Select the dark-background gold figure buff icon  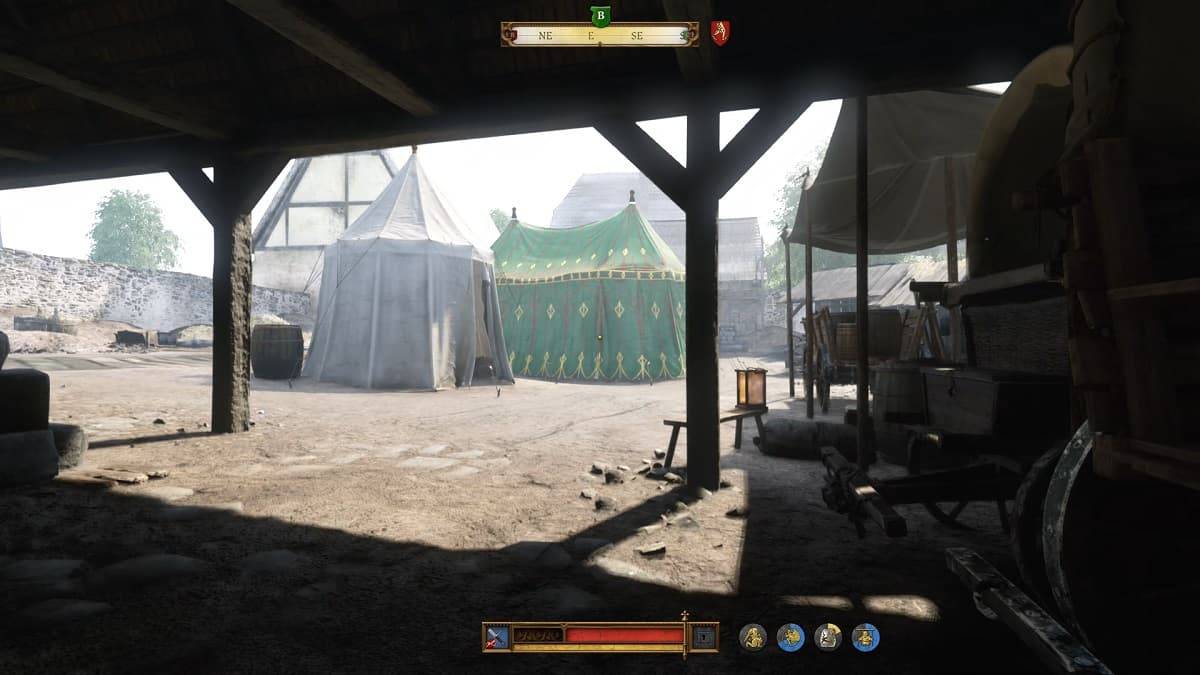[752, 637]
